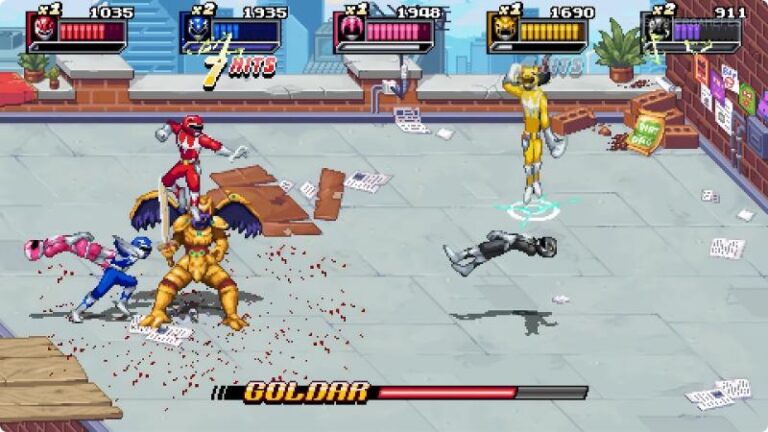Choose the Pink Ranger portrait icon
This screenshot has height=432, width=768.
point(351,28)
